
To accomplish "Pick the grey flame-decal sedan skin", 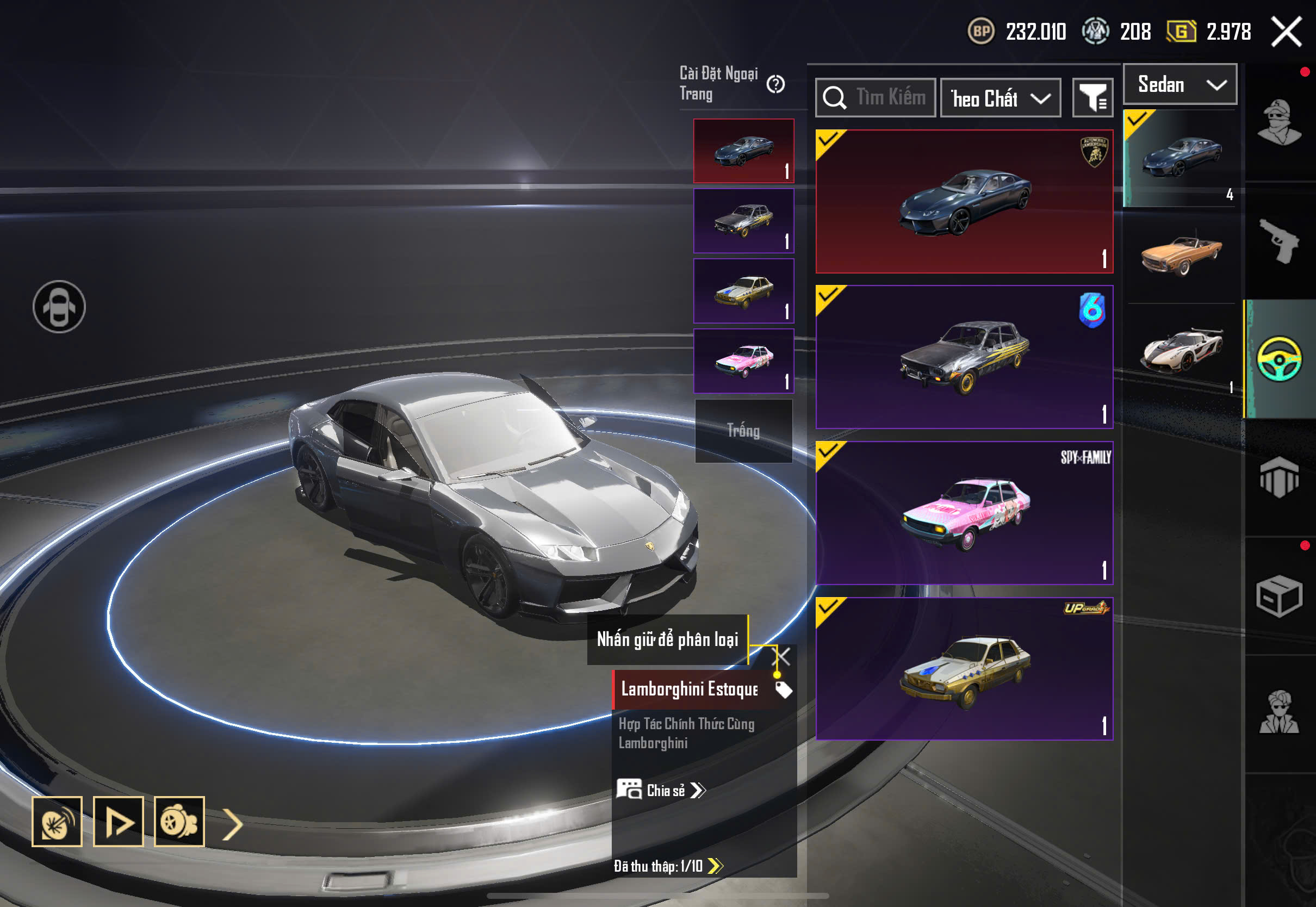I will [x=964, y=357].
